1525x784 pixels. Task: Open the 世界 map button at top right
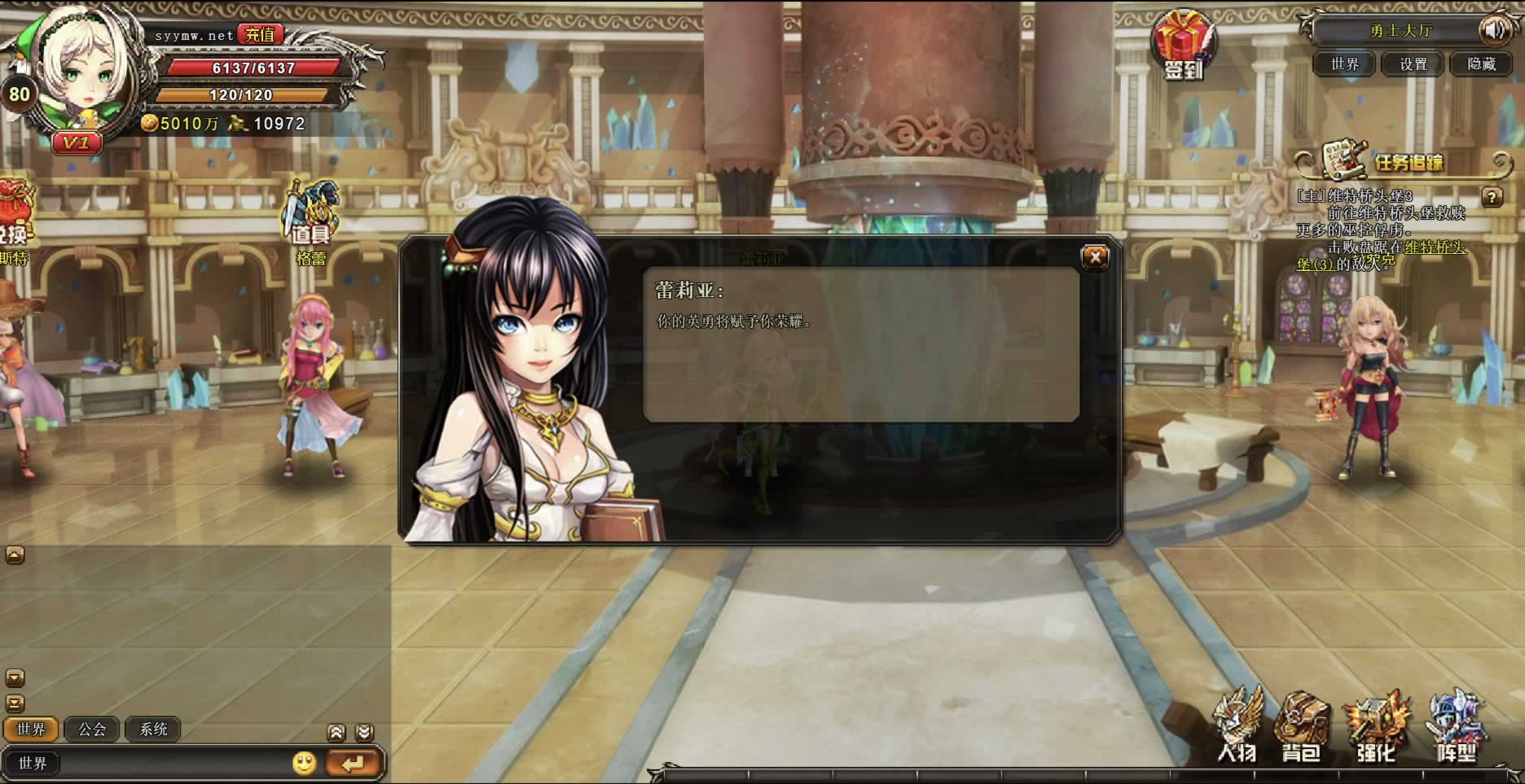(x=1344, y=64)
